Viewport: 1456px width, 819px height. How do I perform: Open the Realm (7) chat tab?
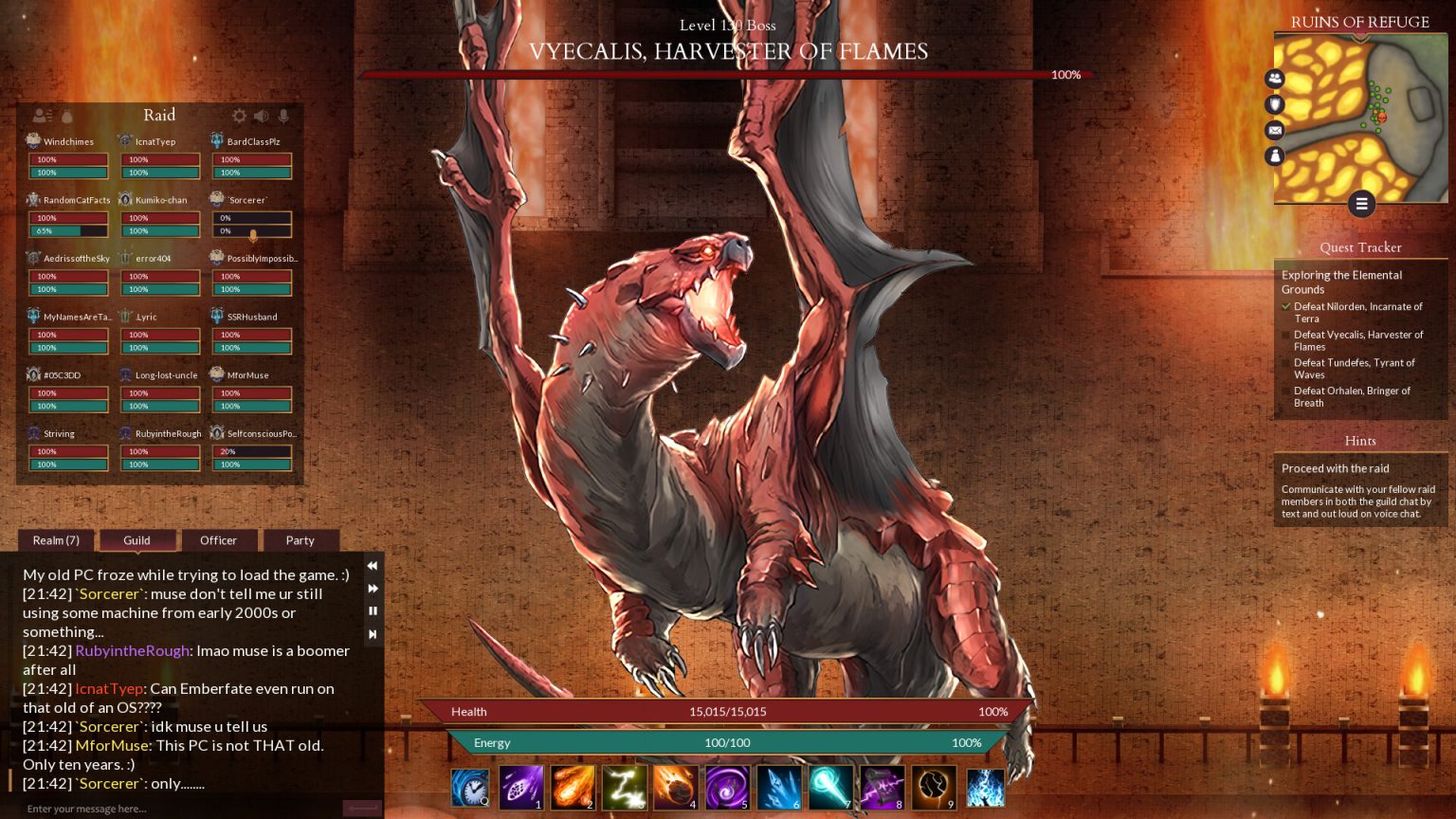click(55, 540)
